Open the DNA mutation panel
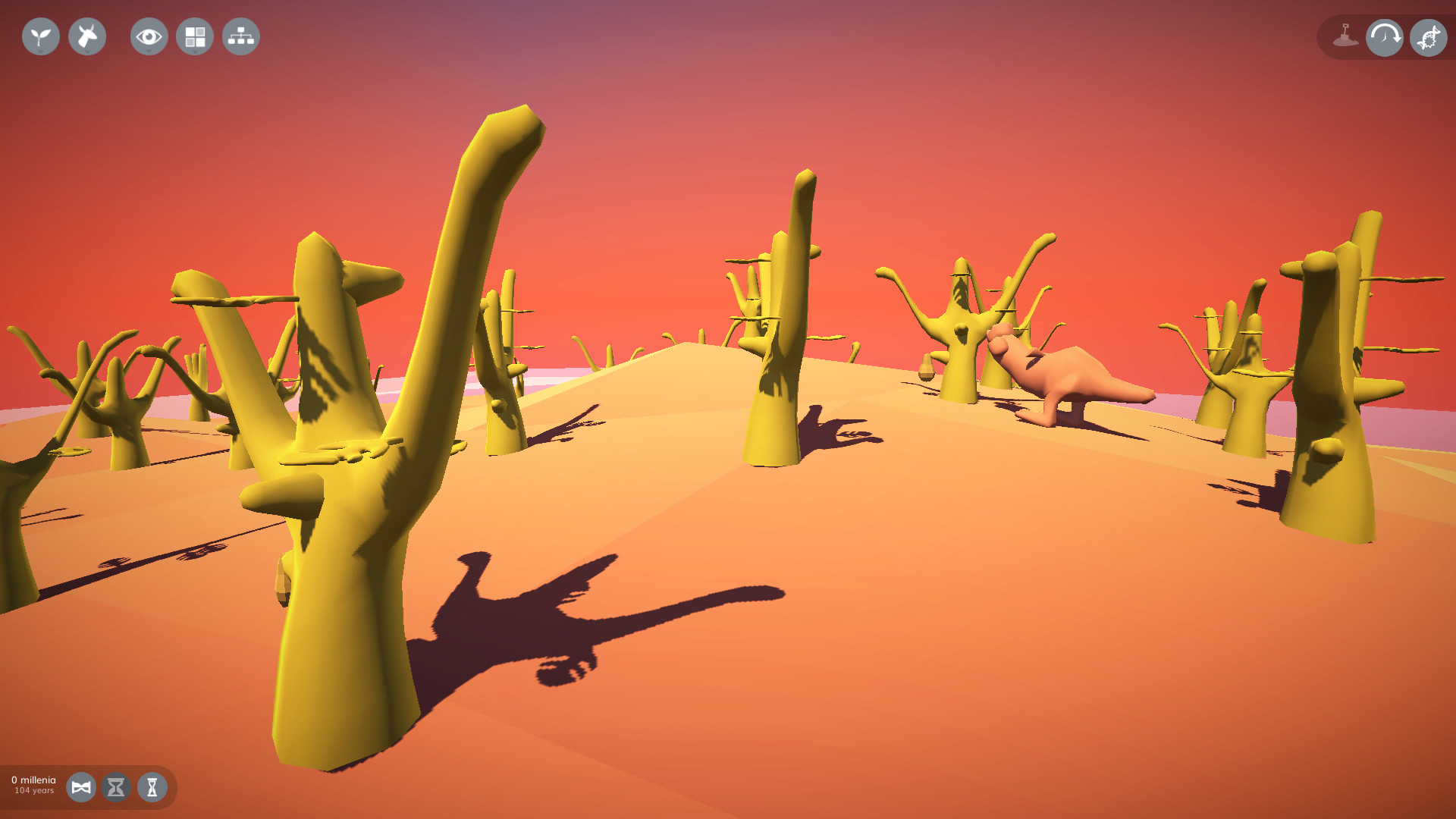The image size is (1456, 819). [x=1428, y=36]
